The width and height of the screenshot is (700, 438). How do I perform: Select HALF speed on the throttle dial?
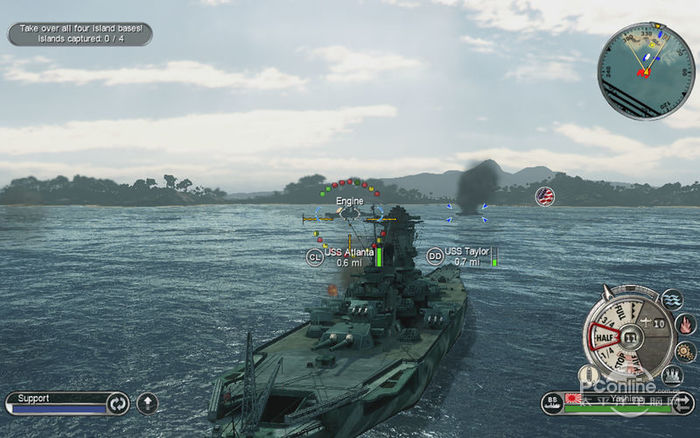tap(603, 337)
